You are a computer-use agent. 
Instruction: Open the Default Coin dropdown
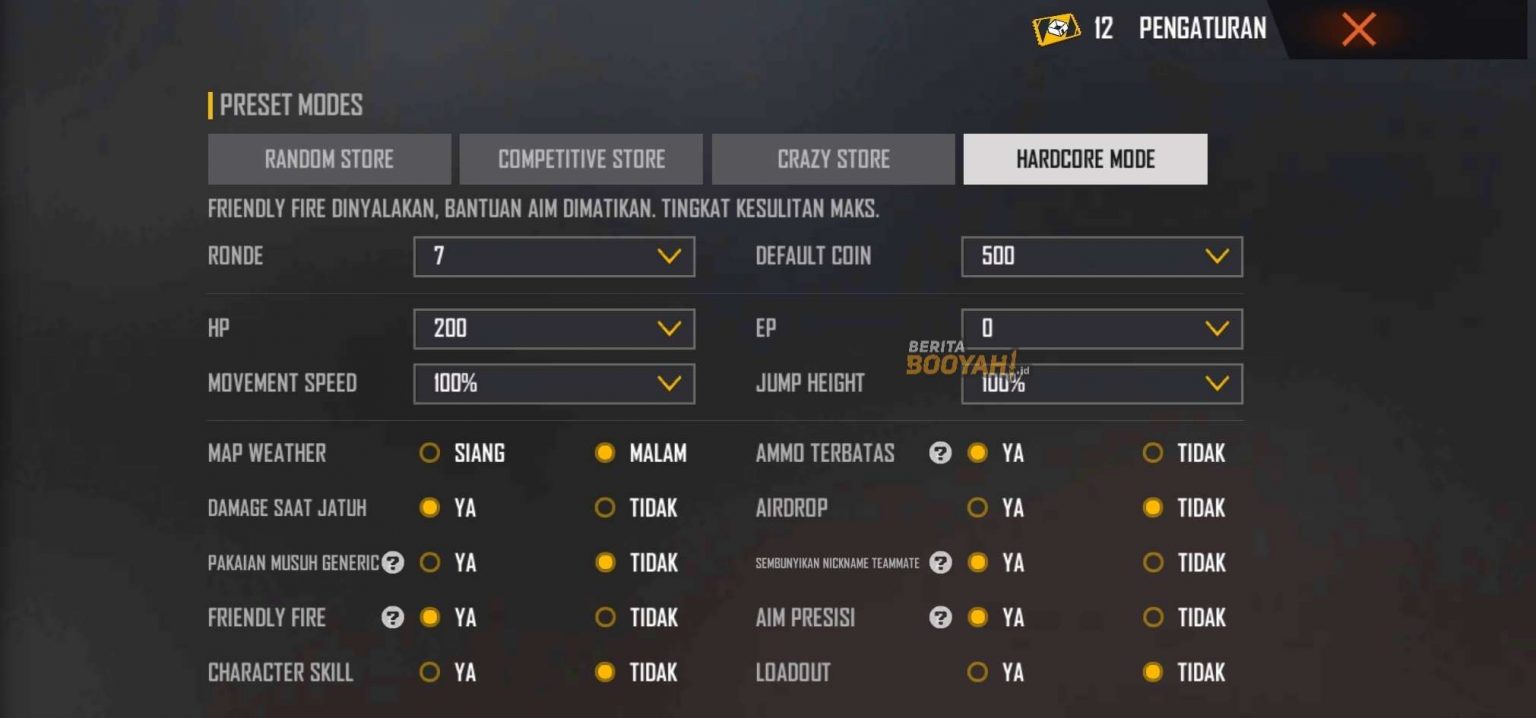(1102, 256)
